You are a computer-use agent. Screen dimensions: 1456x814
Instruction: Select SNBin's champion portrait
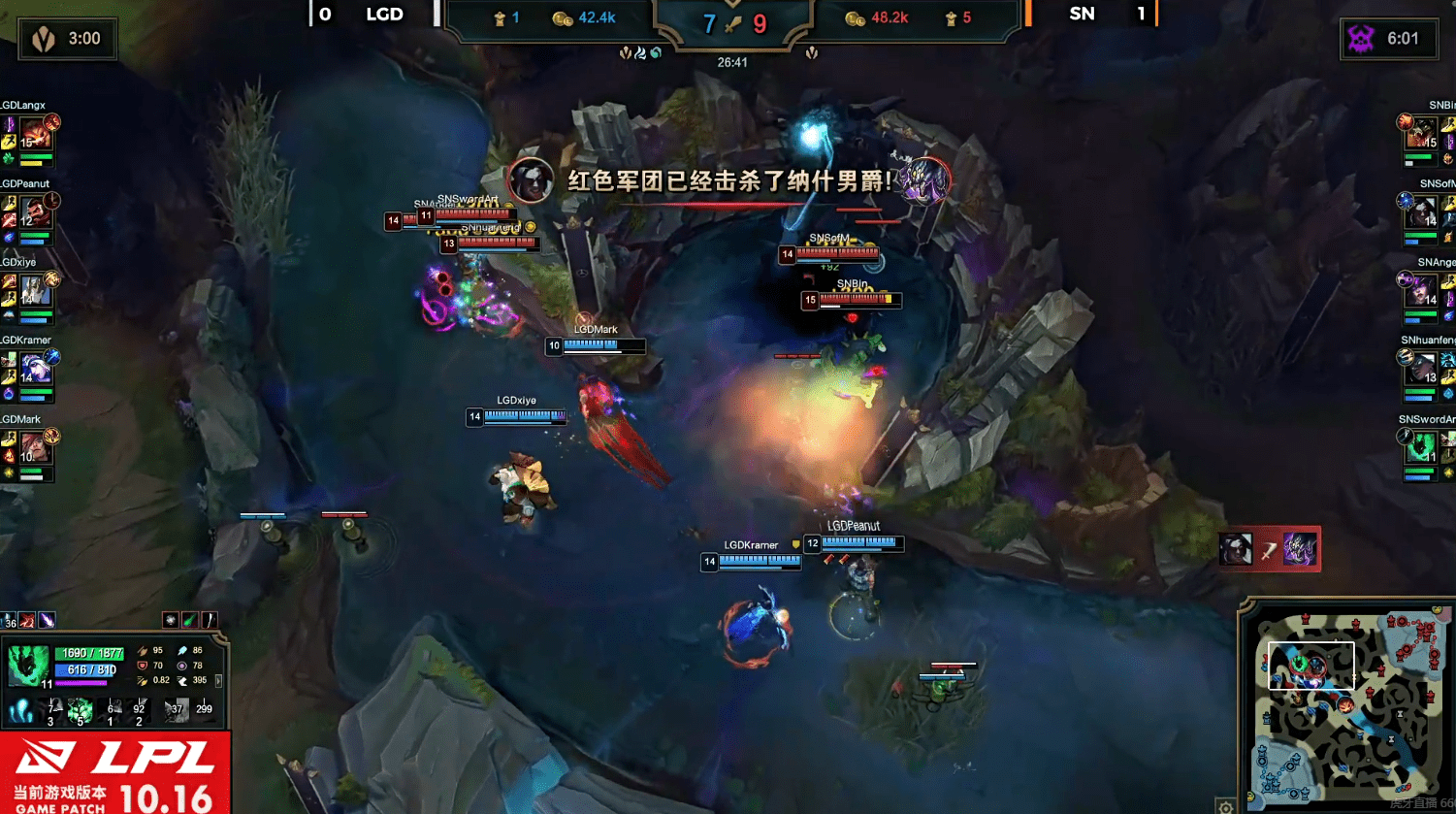(x=1422, y=133)
